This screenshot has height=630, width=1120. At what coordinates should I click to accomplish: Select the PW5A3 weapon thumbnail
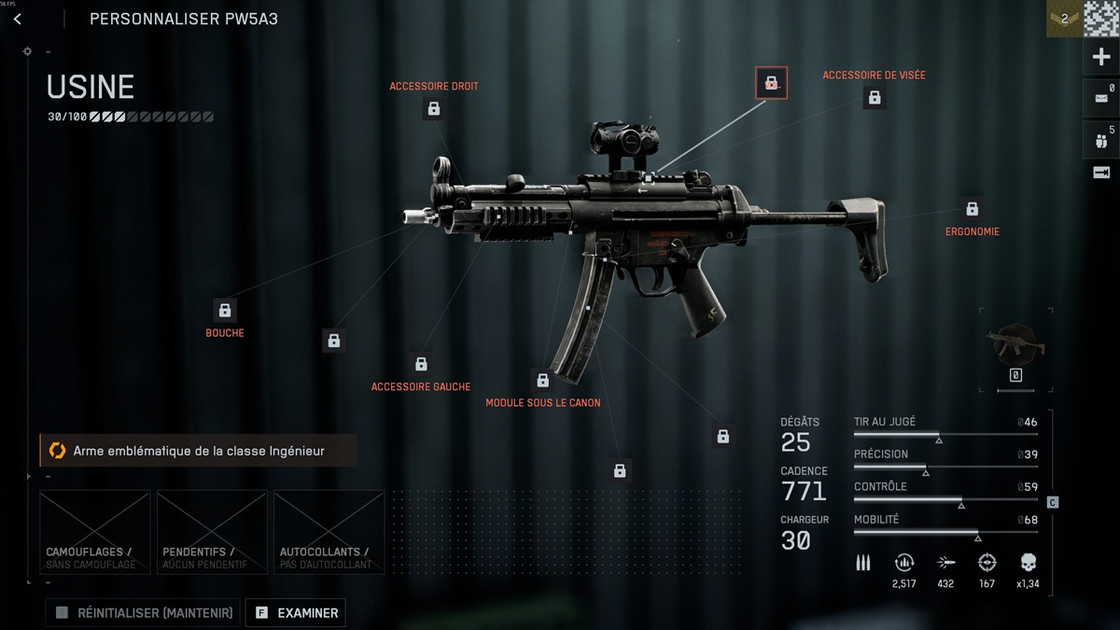[x=1016, y=345]
